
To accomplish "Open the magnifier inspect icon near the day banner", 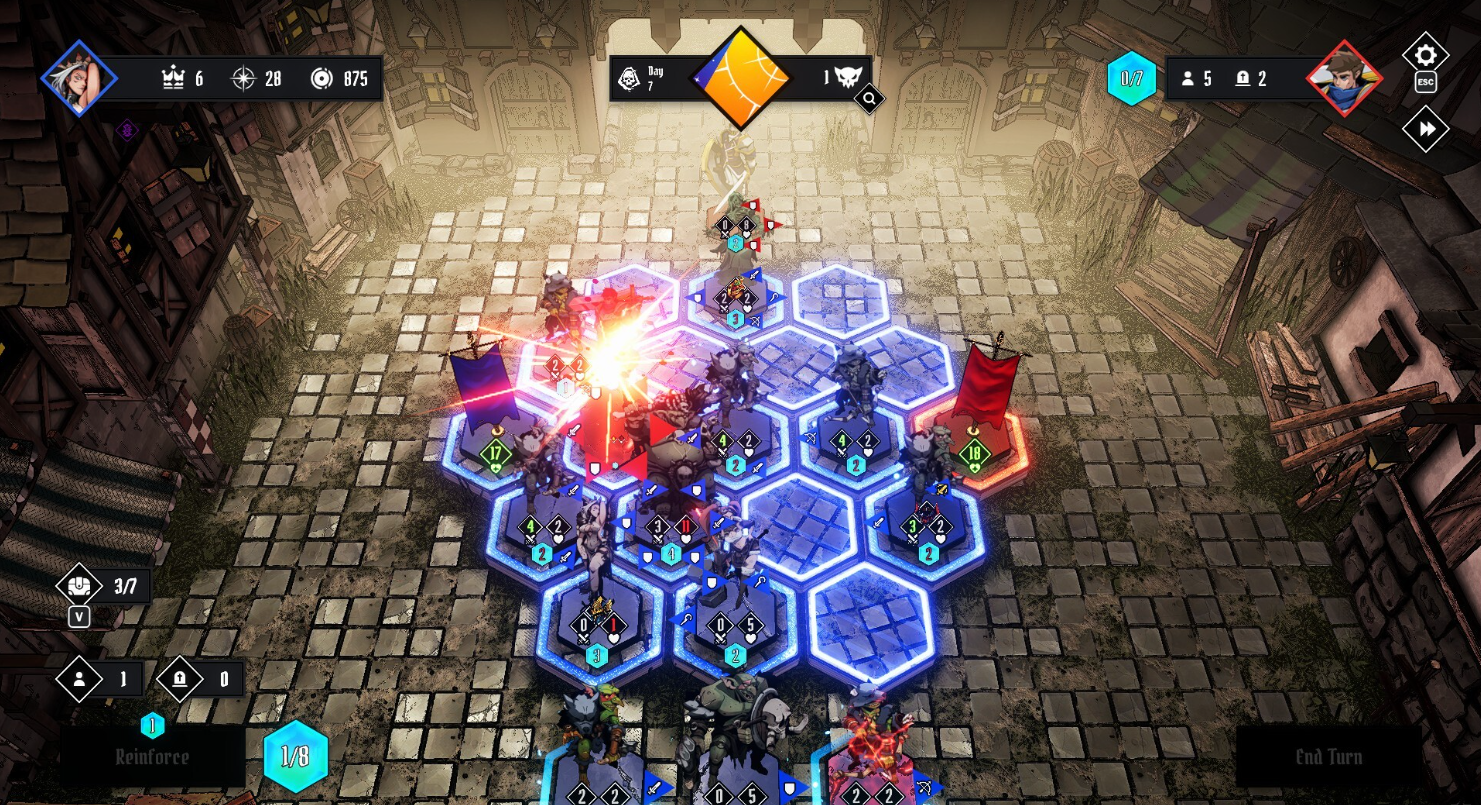I will [868, 98].
